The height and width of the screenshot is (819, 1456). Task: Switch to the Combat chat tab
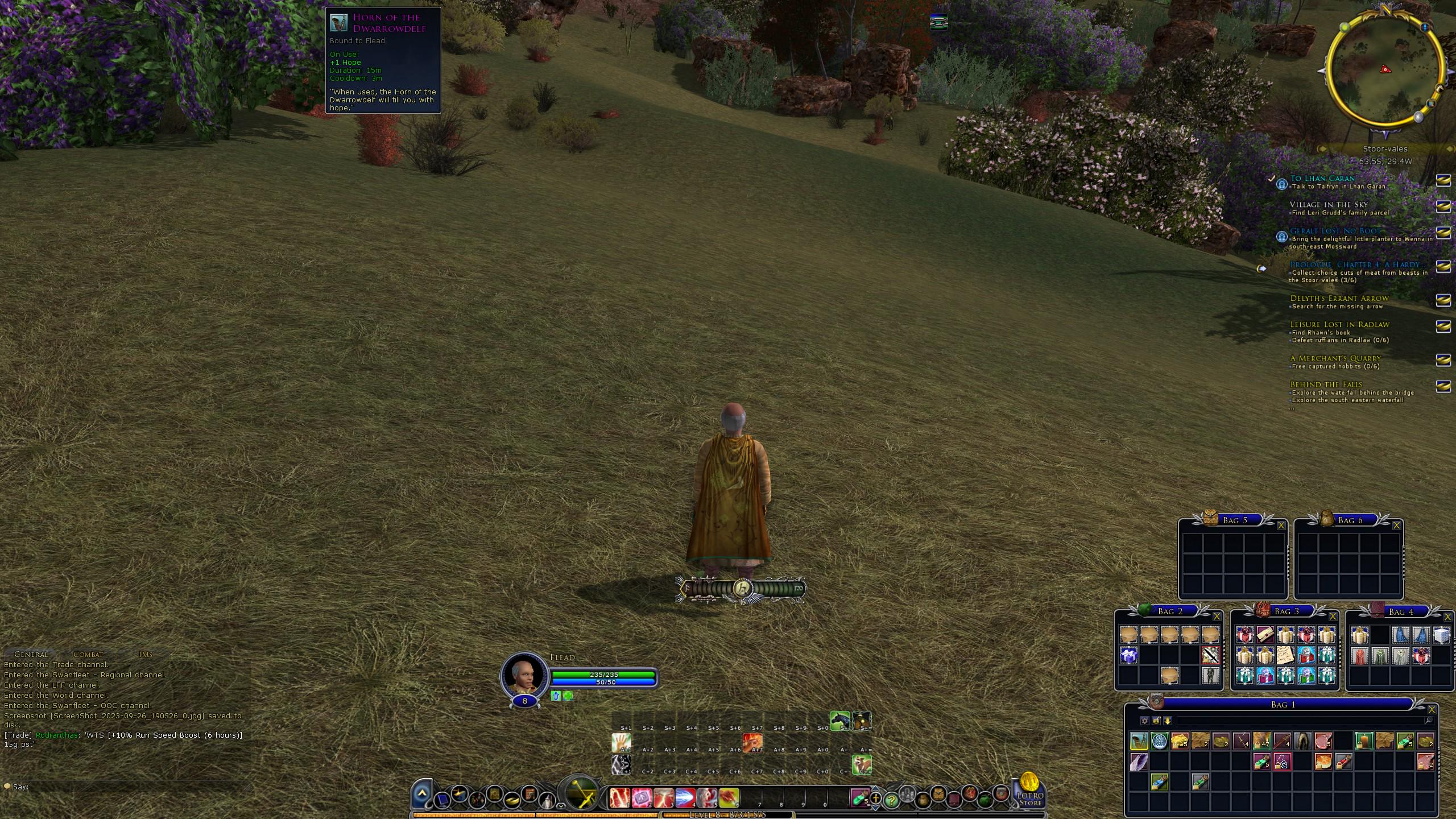(88, 655)
